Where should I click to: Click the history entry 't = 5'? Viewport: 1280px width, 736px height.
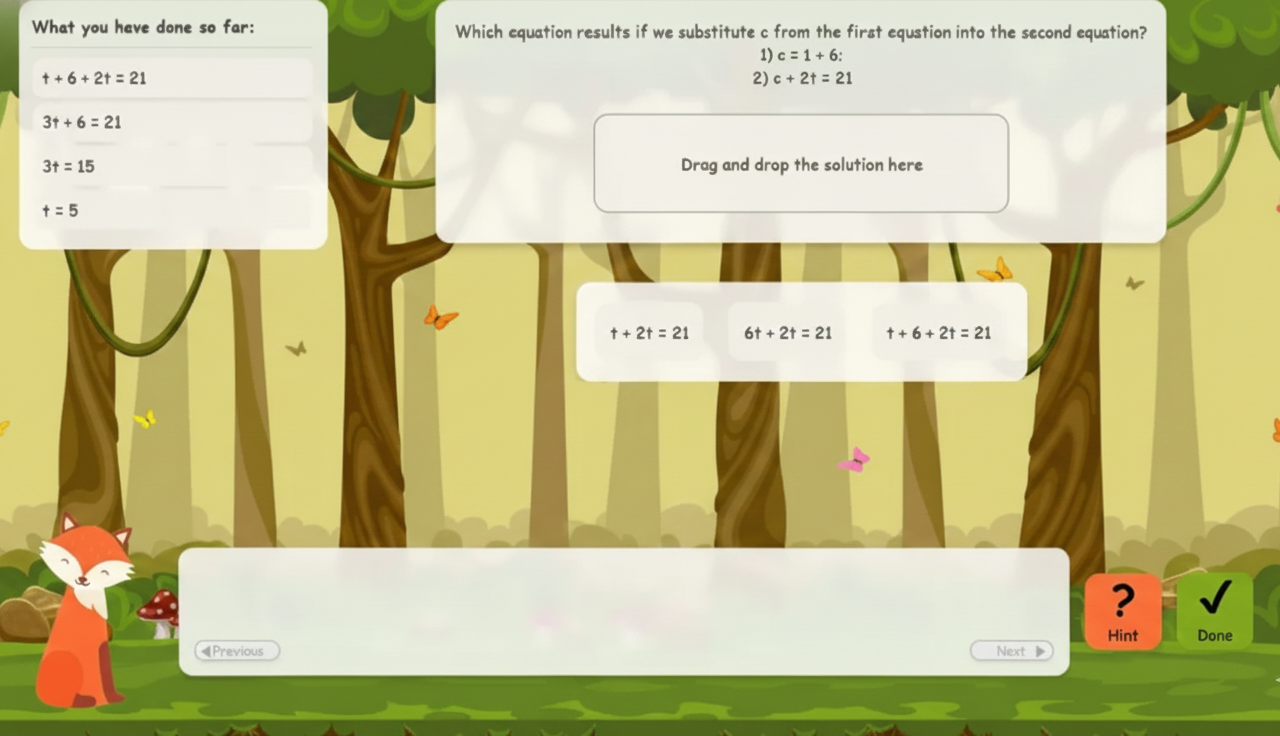click(x=63, y=210)
